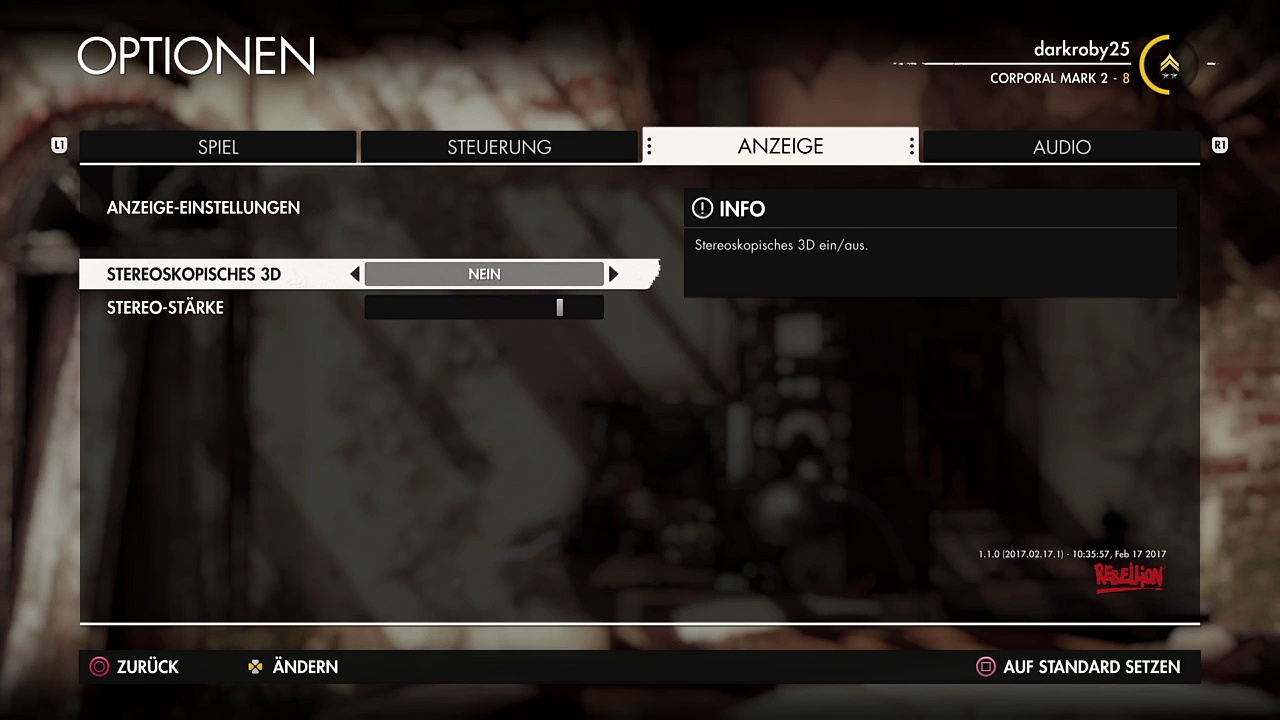Select the ANZEIGE tab
Image resolution: width=1280 pixels, height=720 pixels.
(780, 146)
